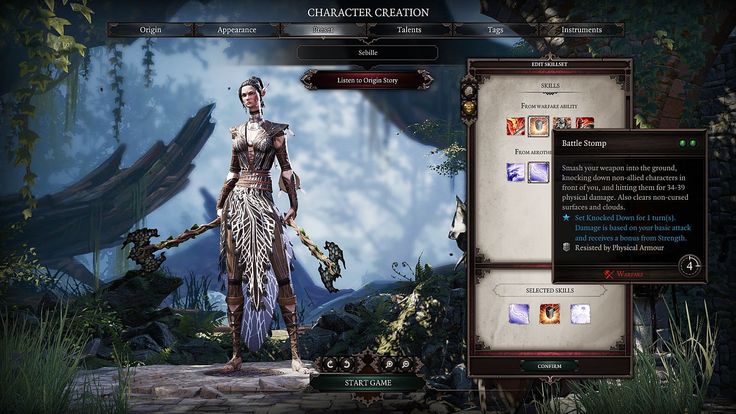Open the Appearance tab
This screenshot has height=414, width=736.
click(236, 30)
